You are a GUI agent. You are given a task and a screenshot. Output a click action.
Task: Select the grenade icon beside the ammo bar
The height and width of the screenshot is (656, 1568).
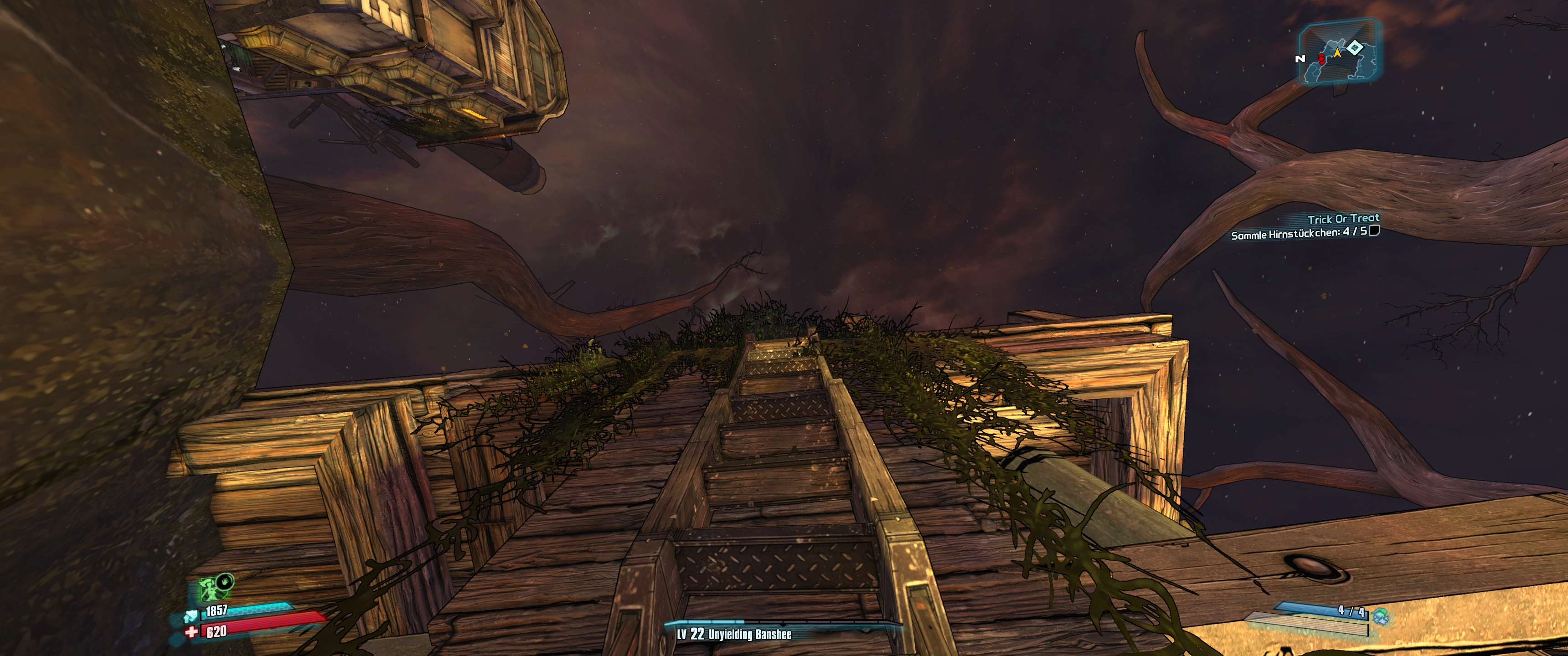(x=1381, y=616)
